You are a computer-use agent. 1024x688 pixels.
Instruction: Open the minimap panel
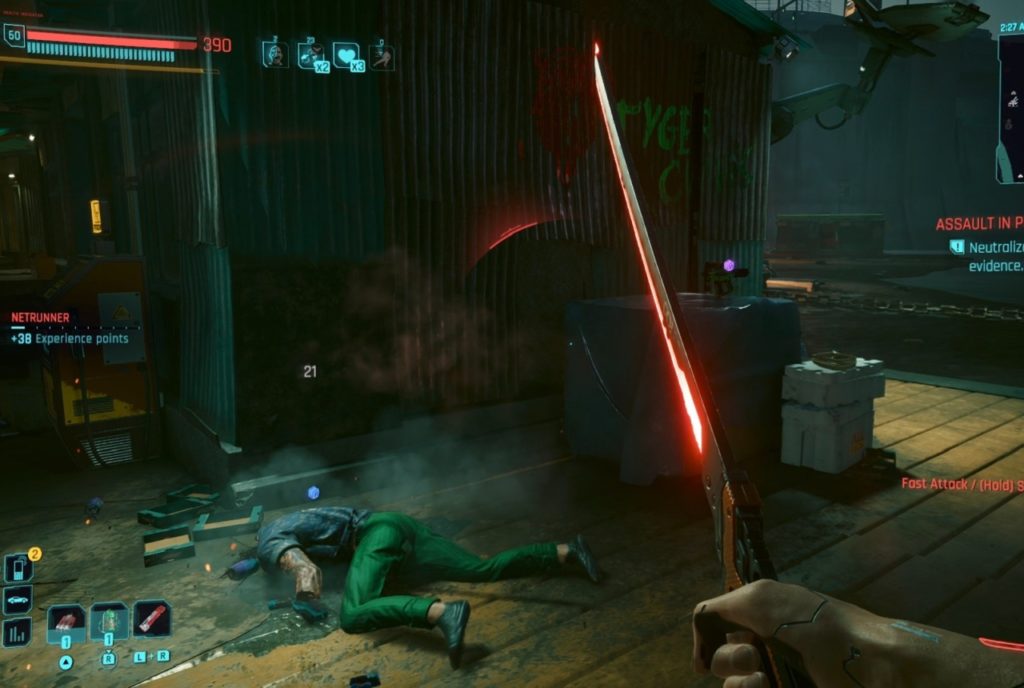(1010, 108)
